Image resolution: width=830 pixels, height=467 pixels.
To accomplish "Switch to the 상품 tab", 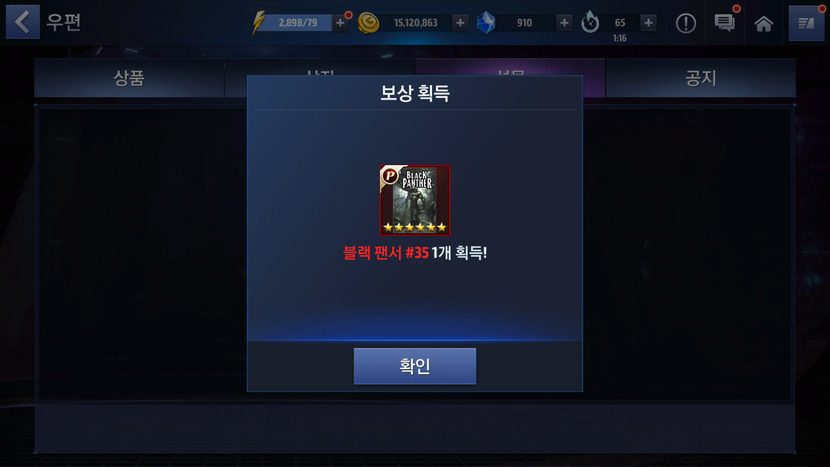I will click(129, 78).
